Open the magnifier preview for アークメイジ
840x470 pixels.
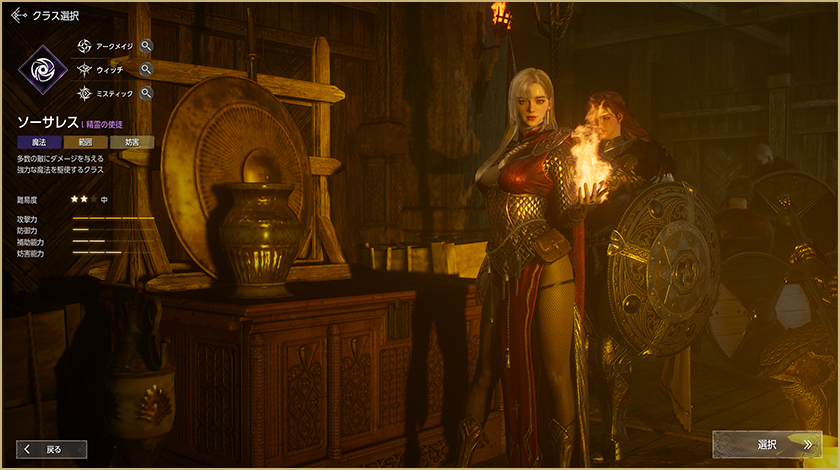146,45
